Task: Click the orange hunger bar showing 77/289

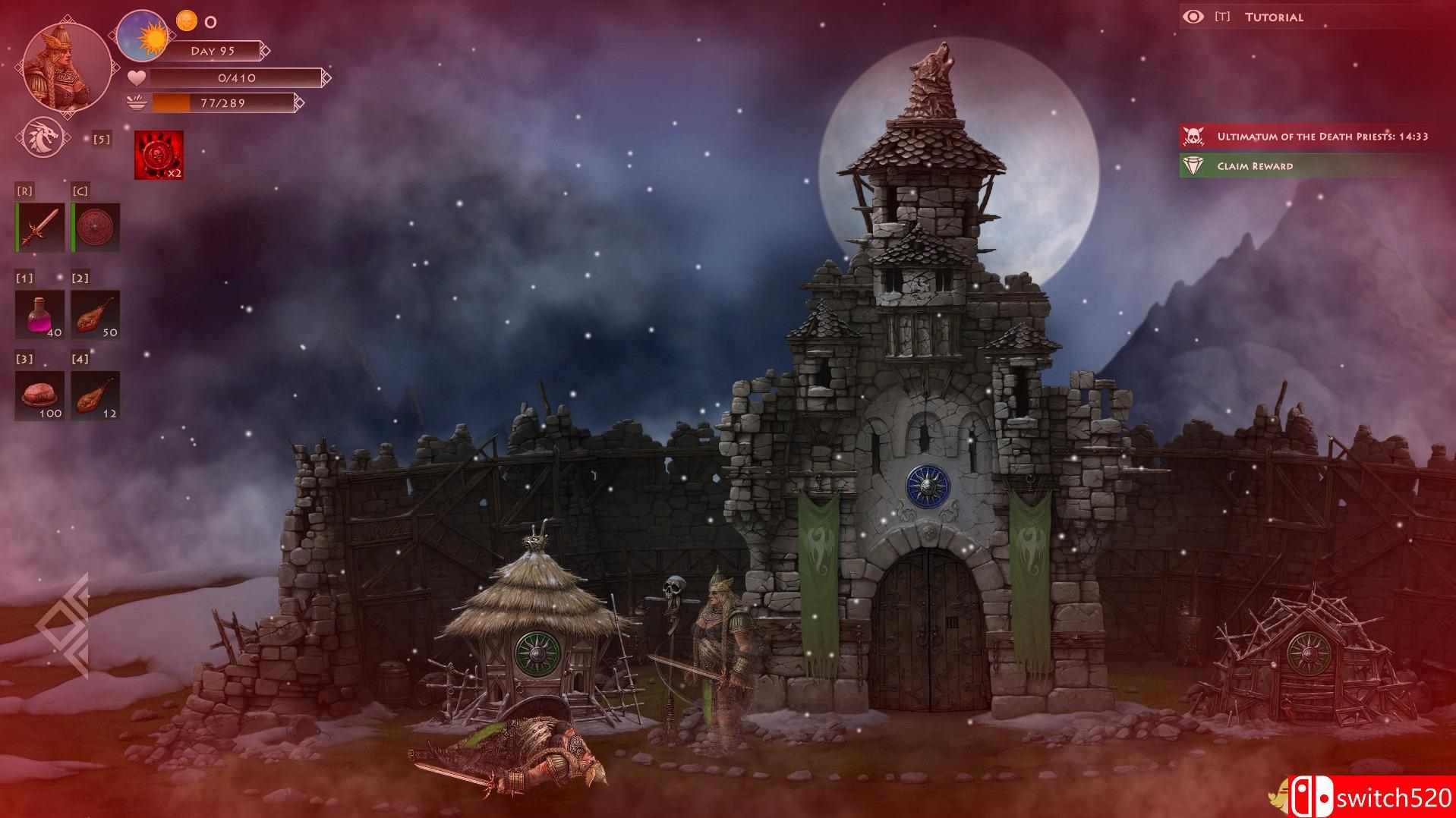Action: (x=220, y=103)
